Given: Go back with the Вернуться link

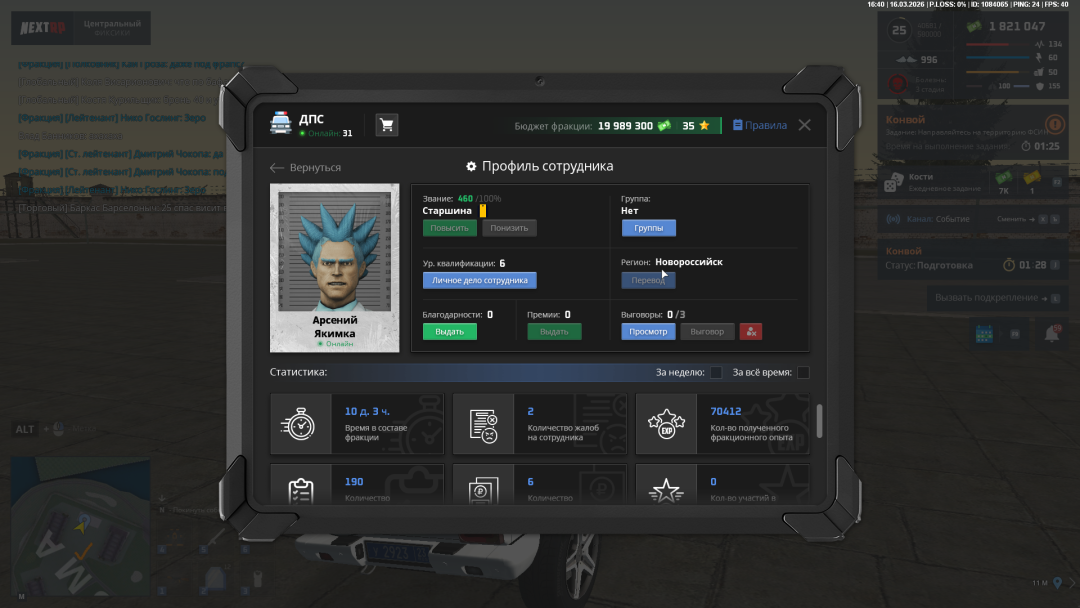Looking at the screenshot, I should coord(306,167).
